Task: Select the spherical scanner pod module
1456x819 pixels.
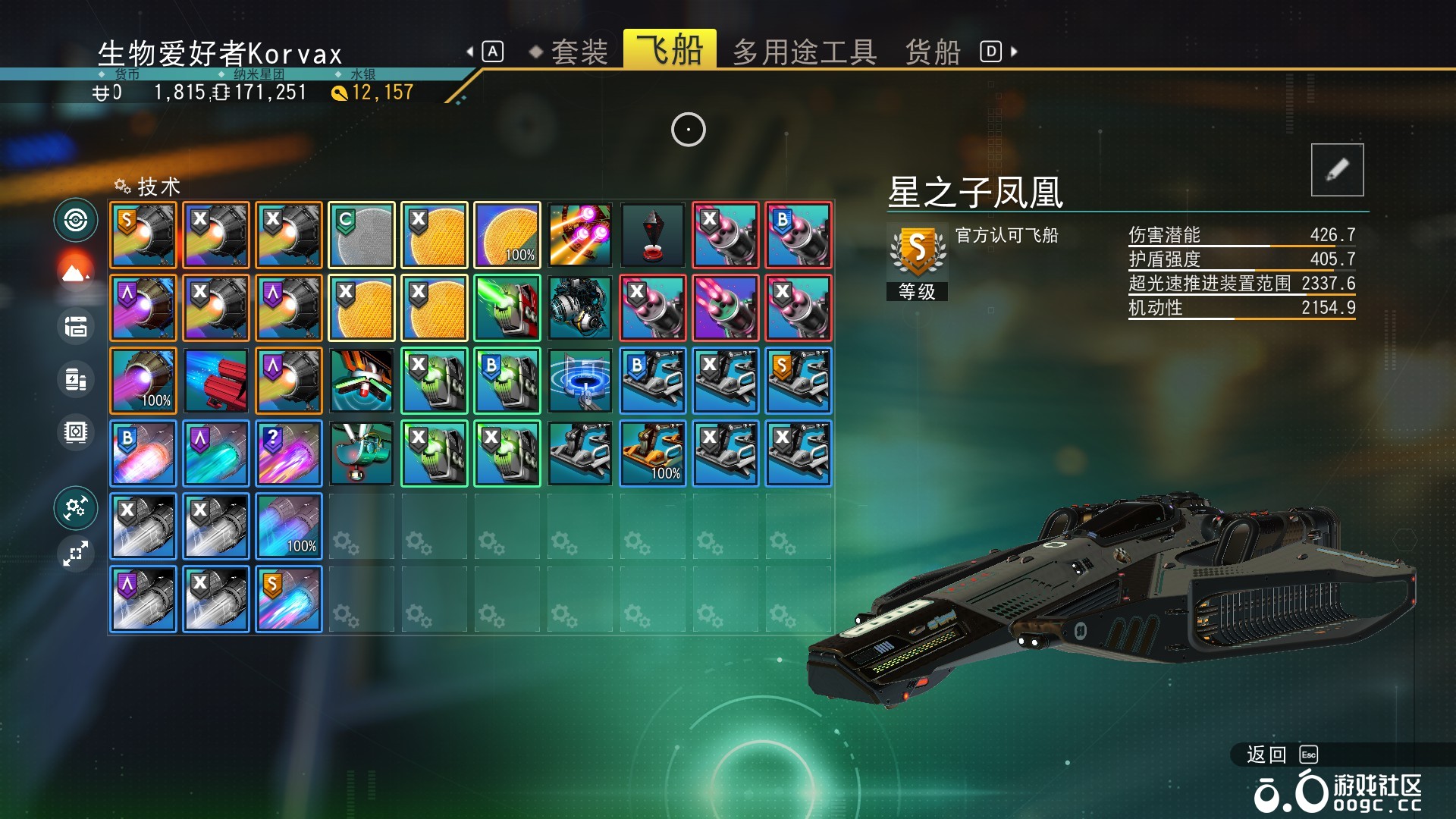Action: 580,308
